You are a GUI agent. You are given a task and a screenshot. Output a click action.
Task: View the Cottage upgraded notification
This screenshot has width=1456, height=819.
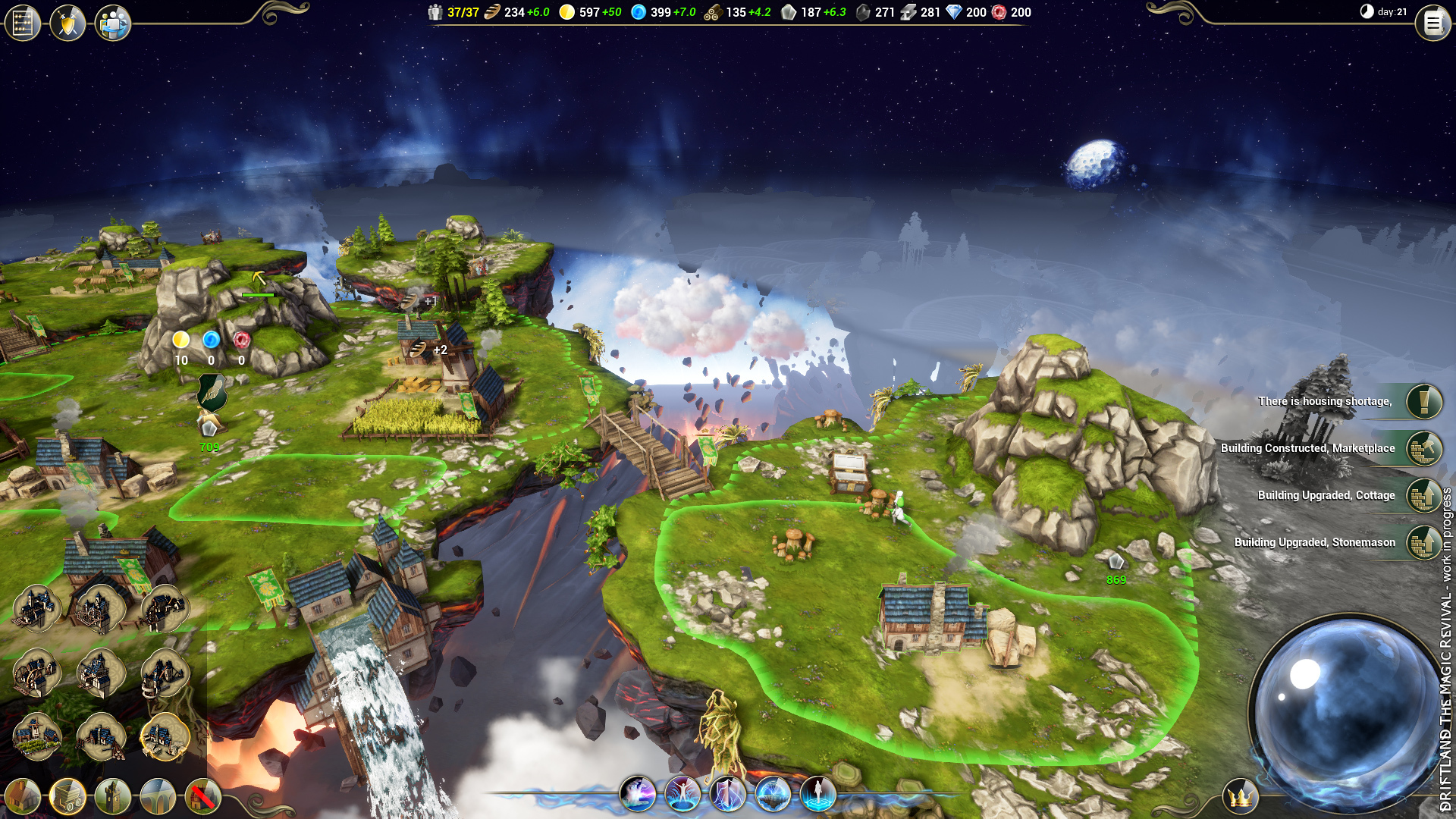(1423, 495)
